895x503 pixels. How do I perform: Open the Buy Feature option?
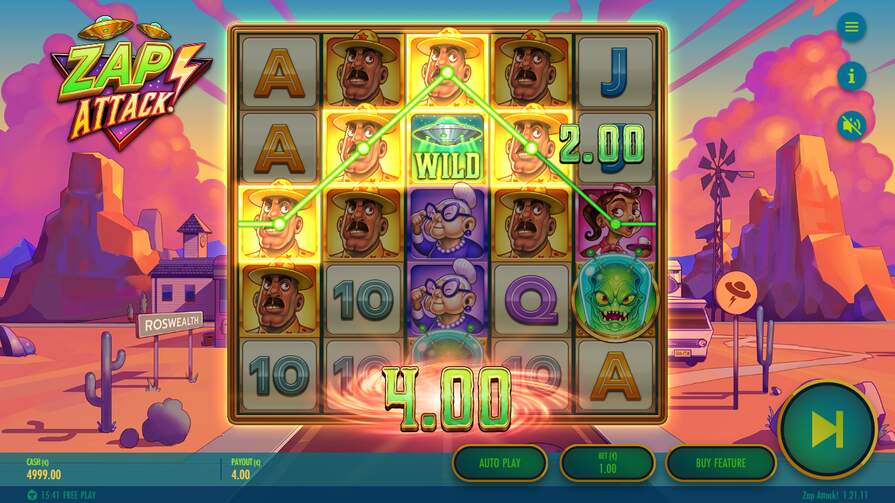coord(720,463)
